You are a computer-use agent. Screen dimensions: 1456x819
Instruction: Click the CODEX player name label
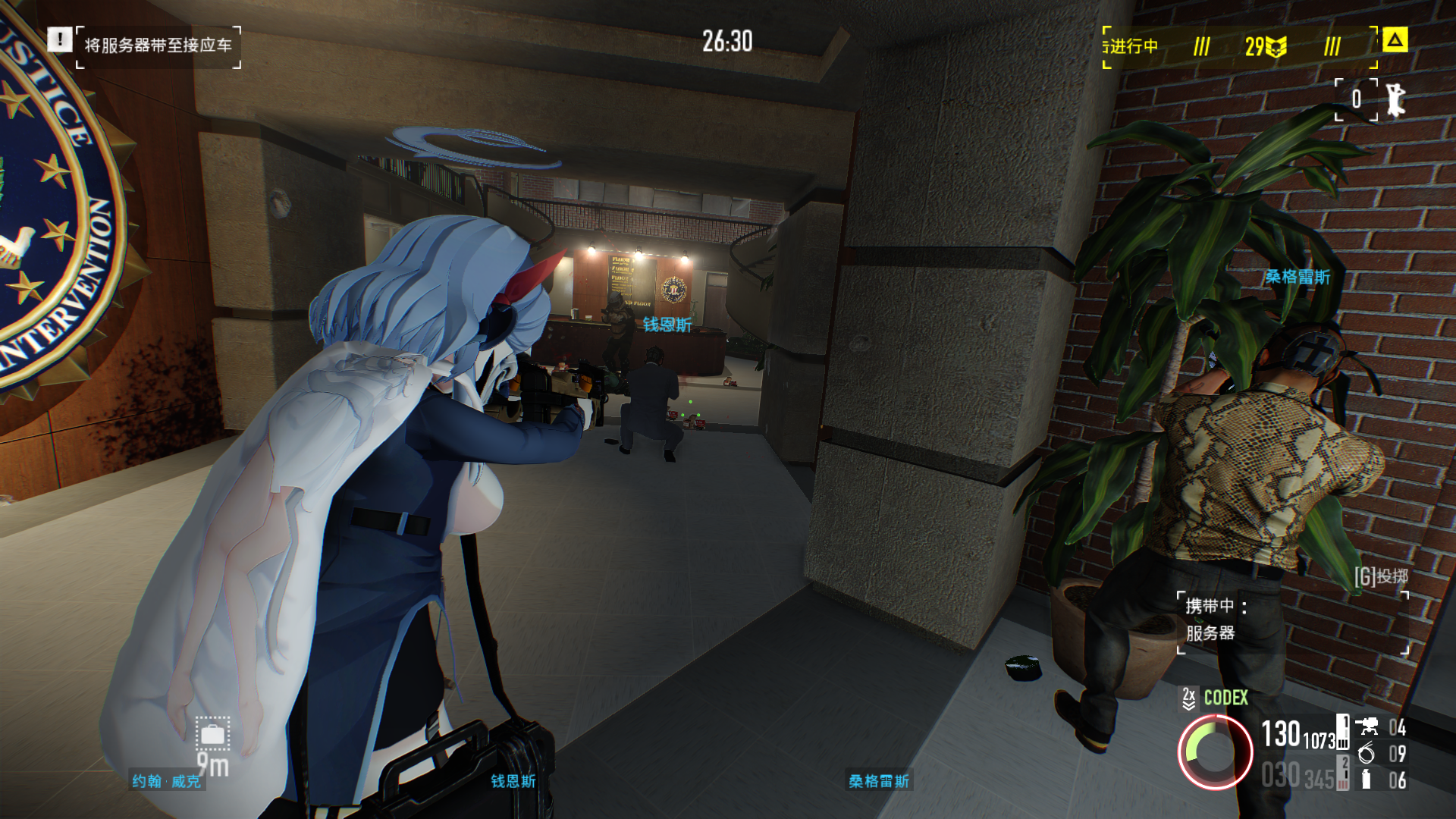[x=1225, y=698]
